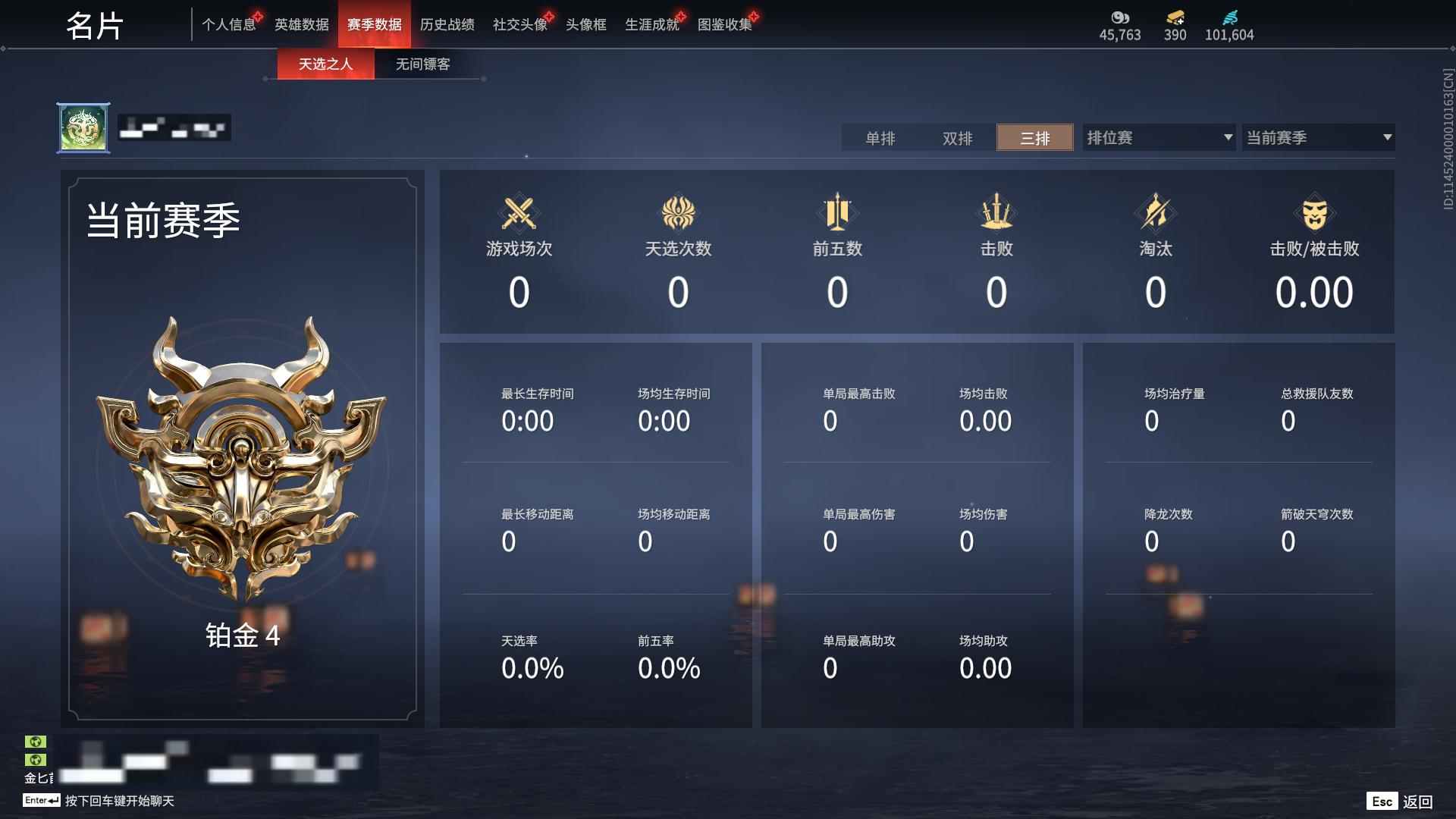This screenshot has height=819, width=1456.
Task: Open the 无间镖客 sub-tab
Action: click(x=421, y=64)
